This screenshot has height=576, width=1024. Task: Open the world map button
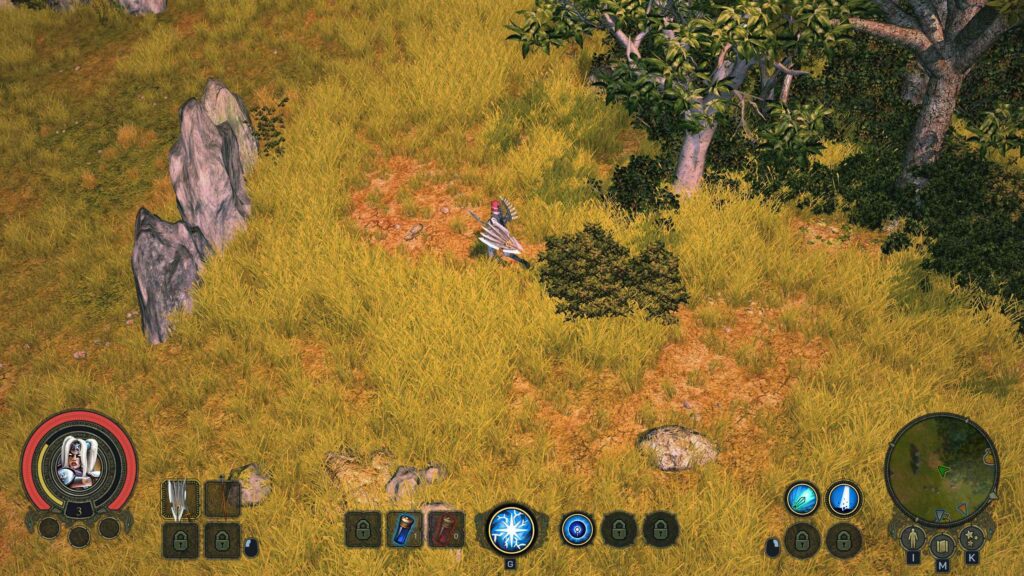942,546
